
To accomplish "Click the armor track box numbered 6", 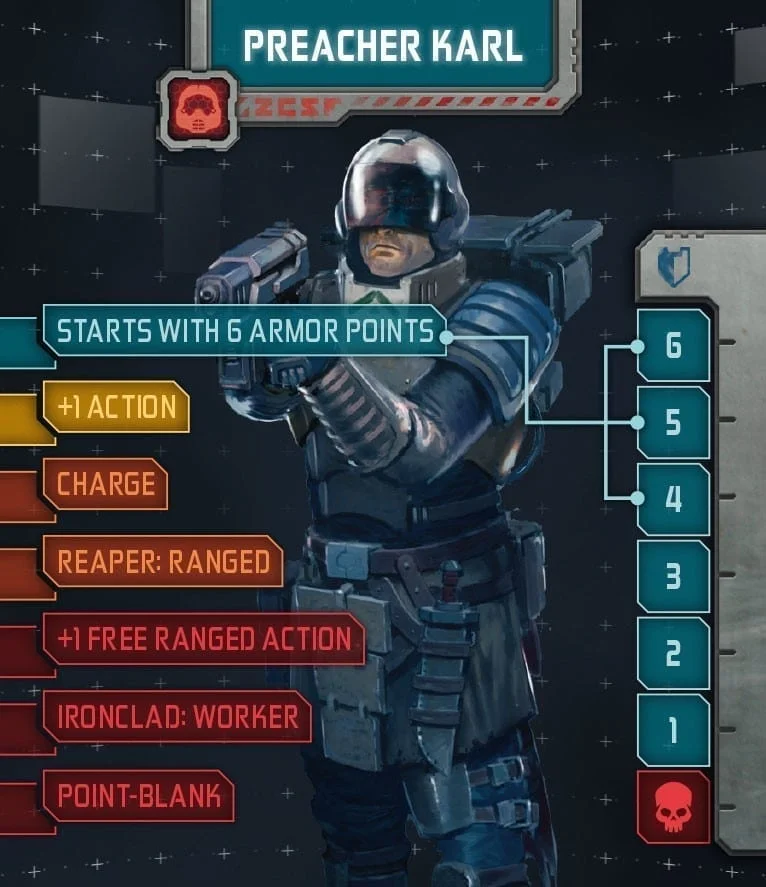I will pos(673,346).
